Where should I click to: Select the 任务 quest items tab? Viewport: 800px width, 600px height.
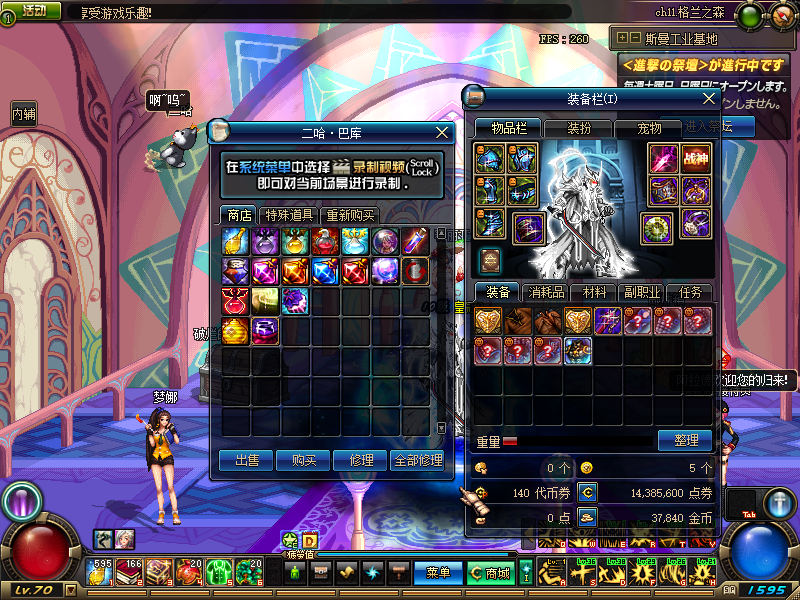tap(690, 293)
